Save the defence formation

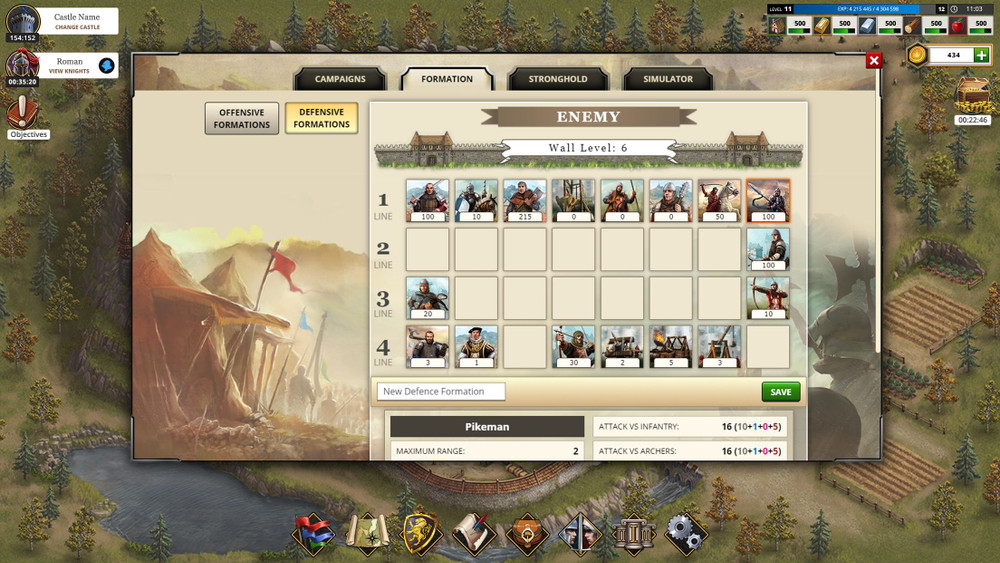pos(780,392)
